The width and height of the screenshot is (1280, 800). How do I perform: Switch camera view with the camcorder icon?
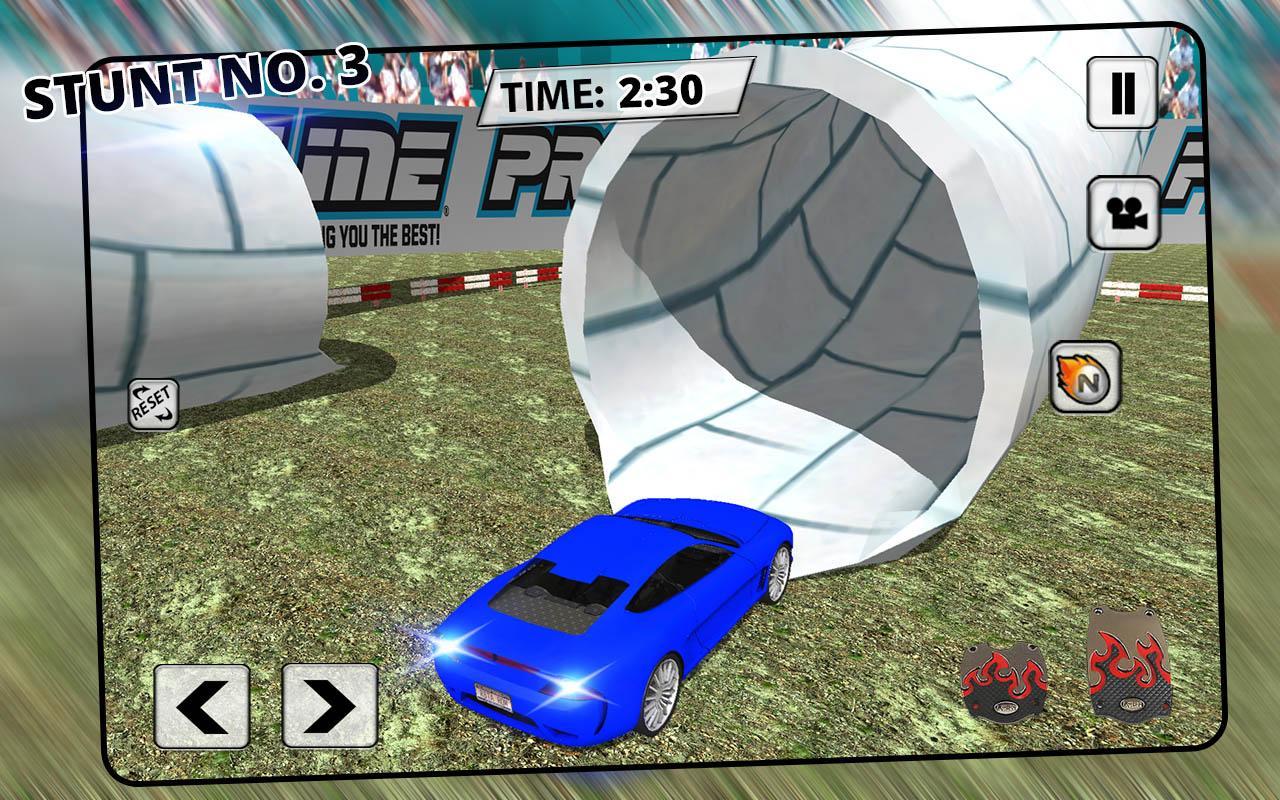point(1122,212)
